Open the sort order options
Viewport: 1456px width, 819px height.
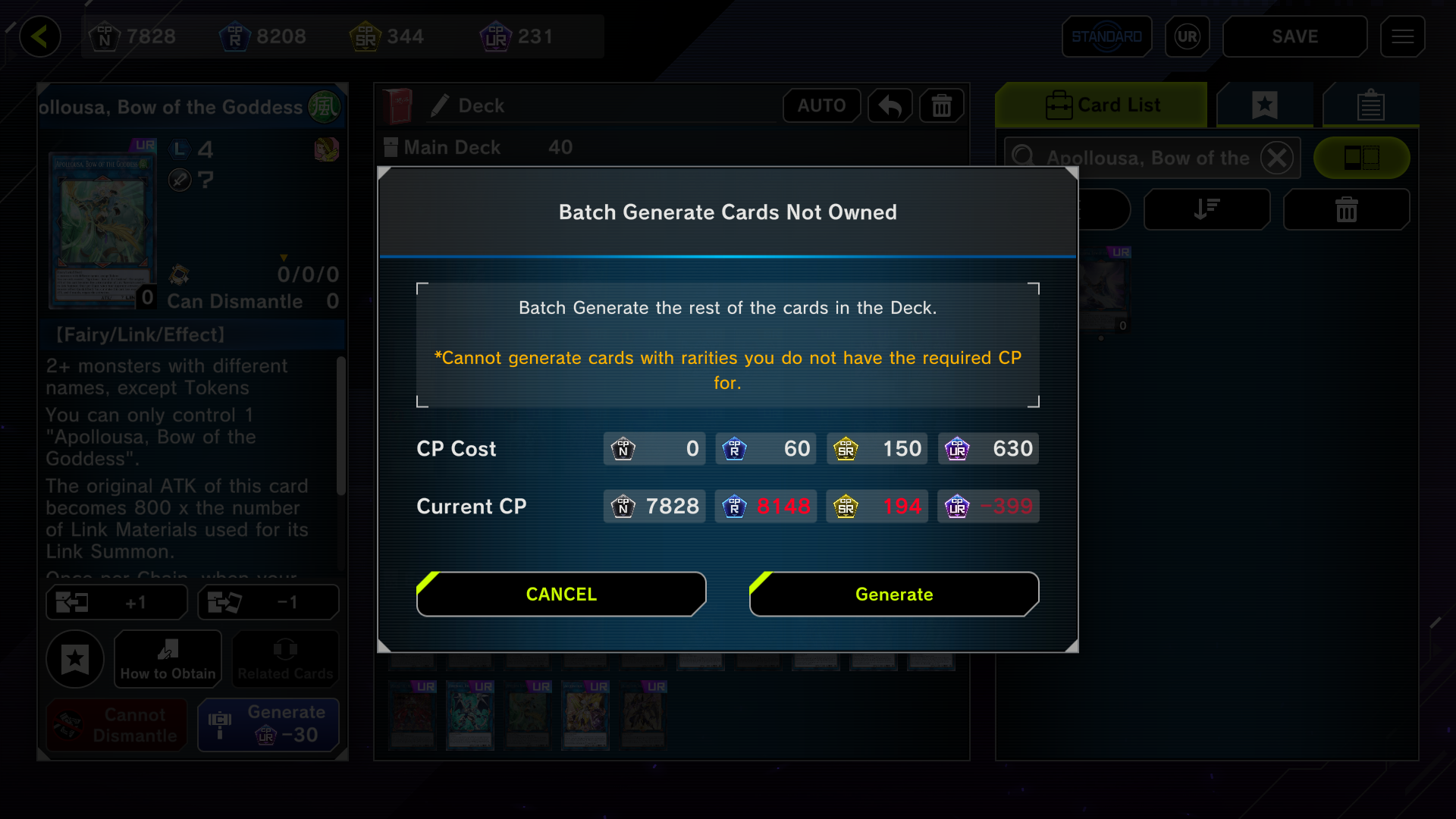(x=1207, y=209)
